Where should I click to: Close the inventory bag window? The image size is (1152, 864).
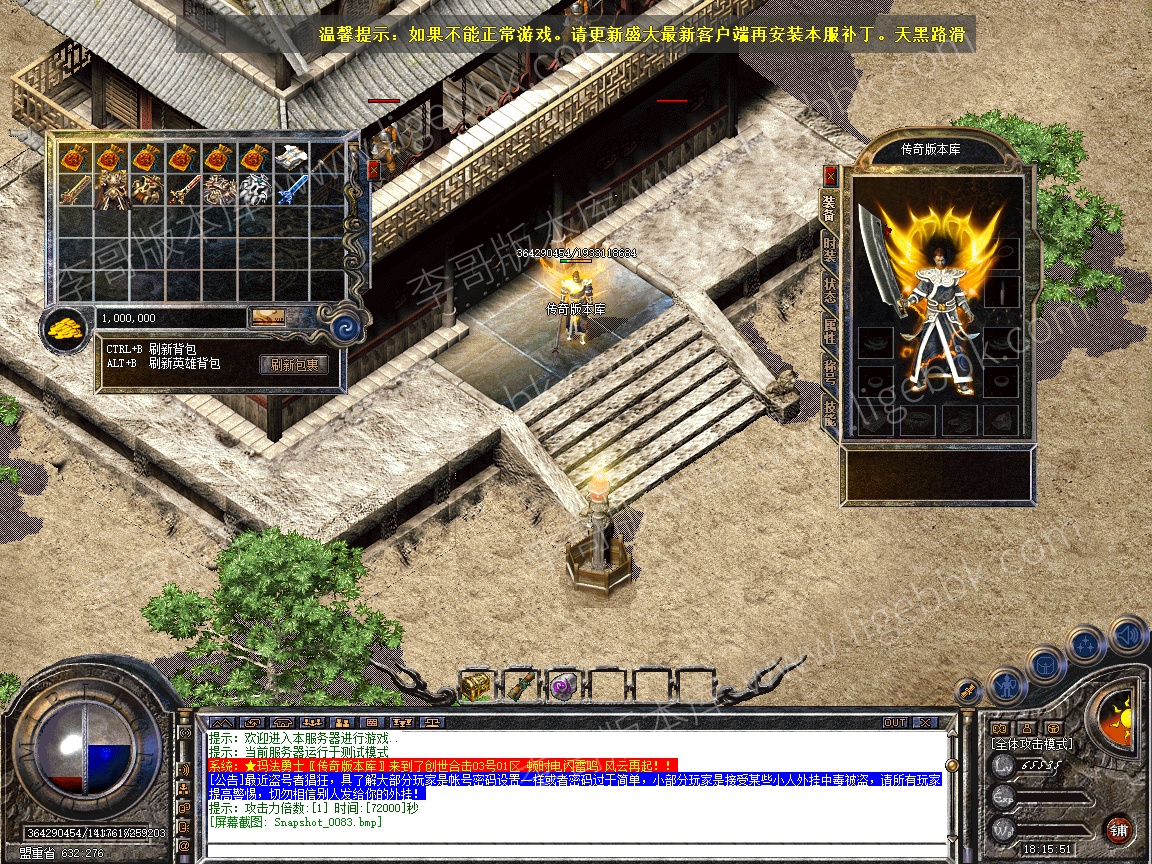pyautogui.click(x=373, y=170)
